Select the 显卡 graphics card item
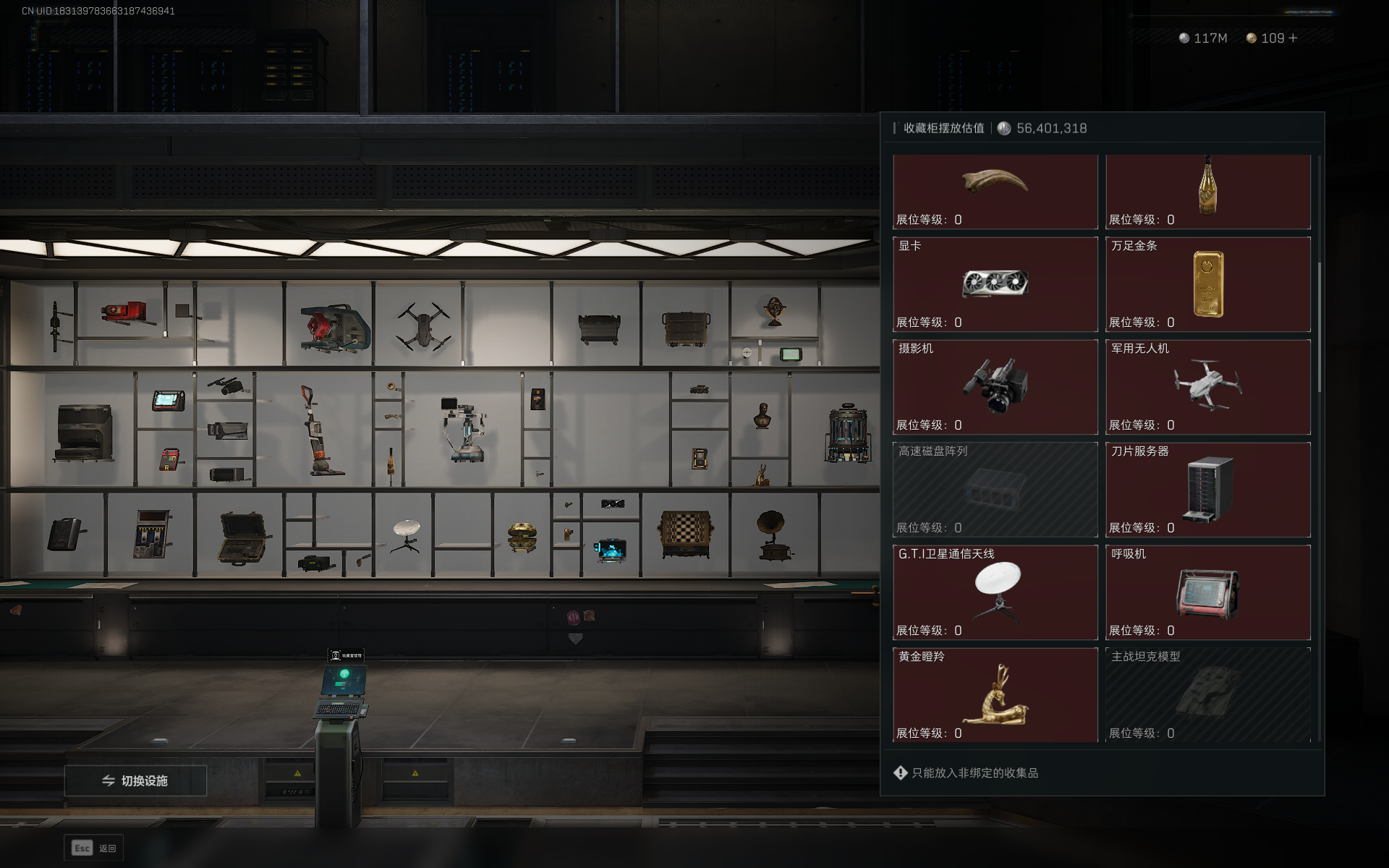 [x=995, y=284]
